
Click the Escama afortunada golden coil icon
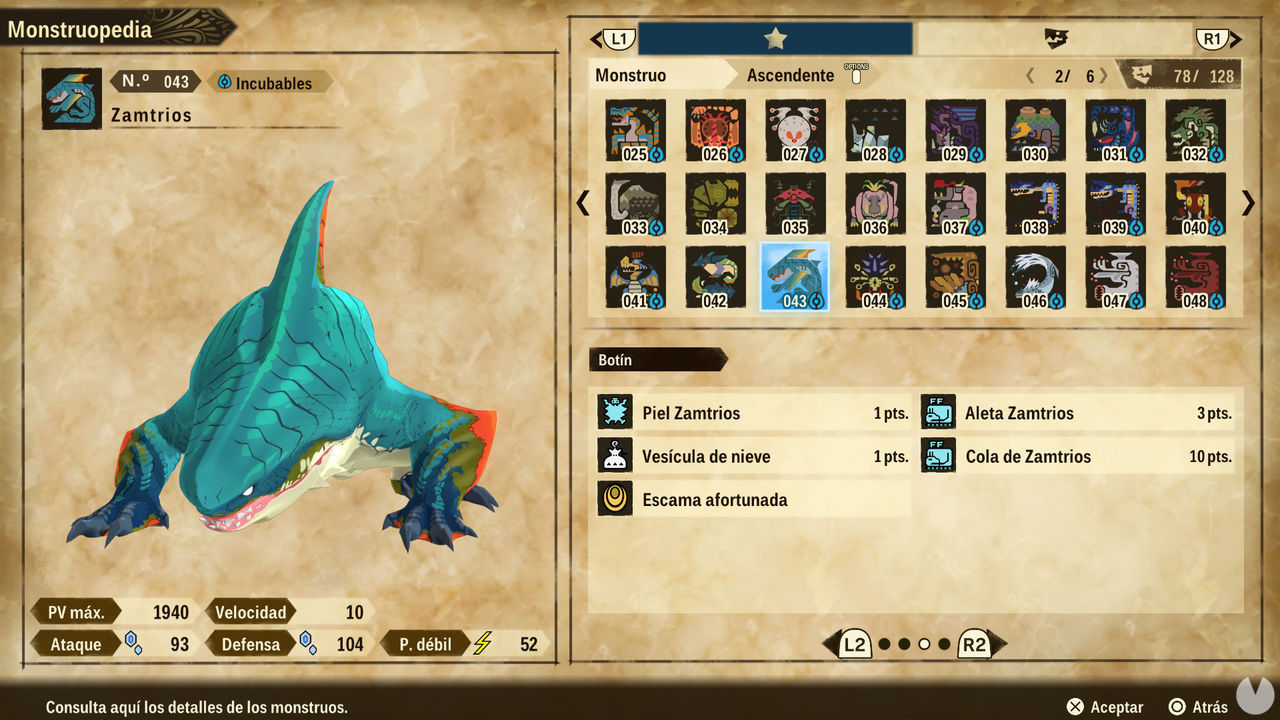(615, 498)
